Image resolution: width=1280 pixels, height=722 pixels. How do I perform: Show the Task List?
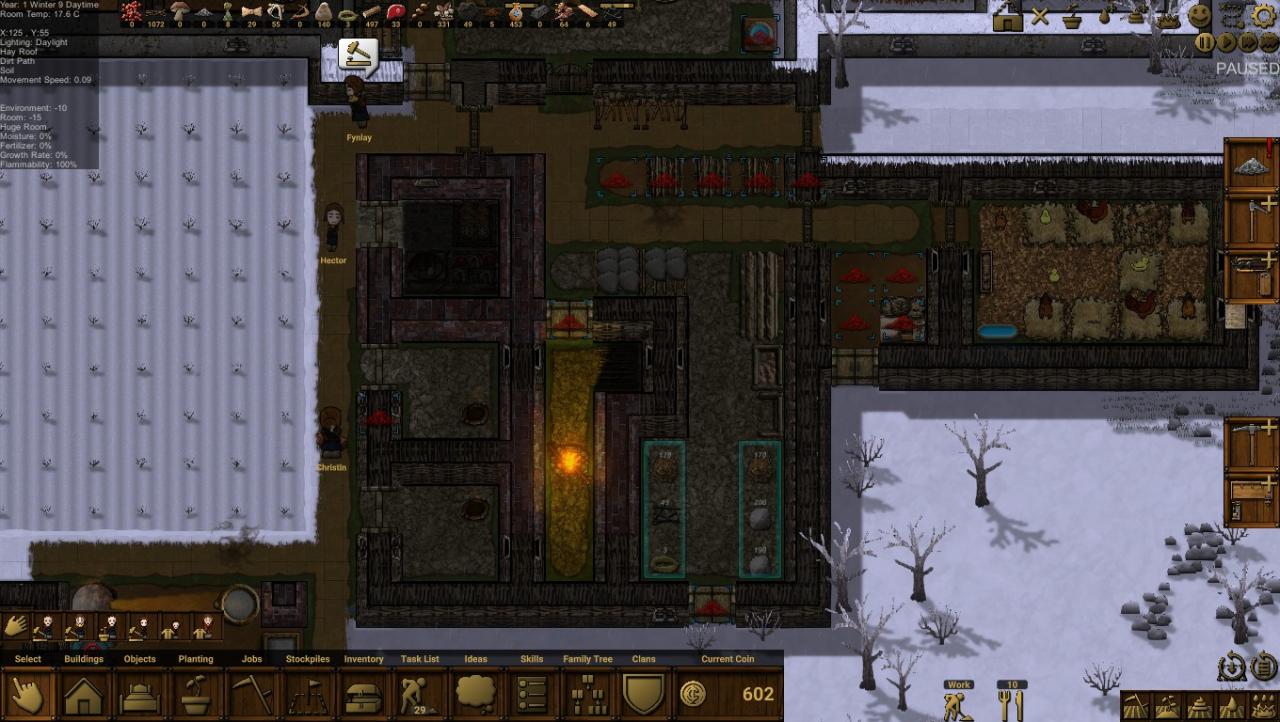(420, 694)
